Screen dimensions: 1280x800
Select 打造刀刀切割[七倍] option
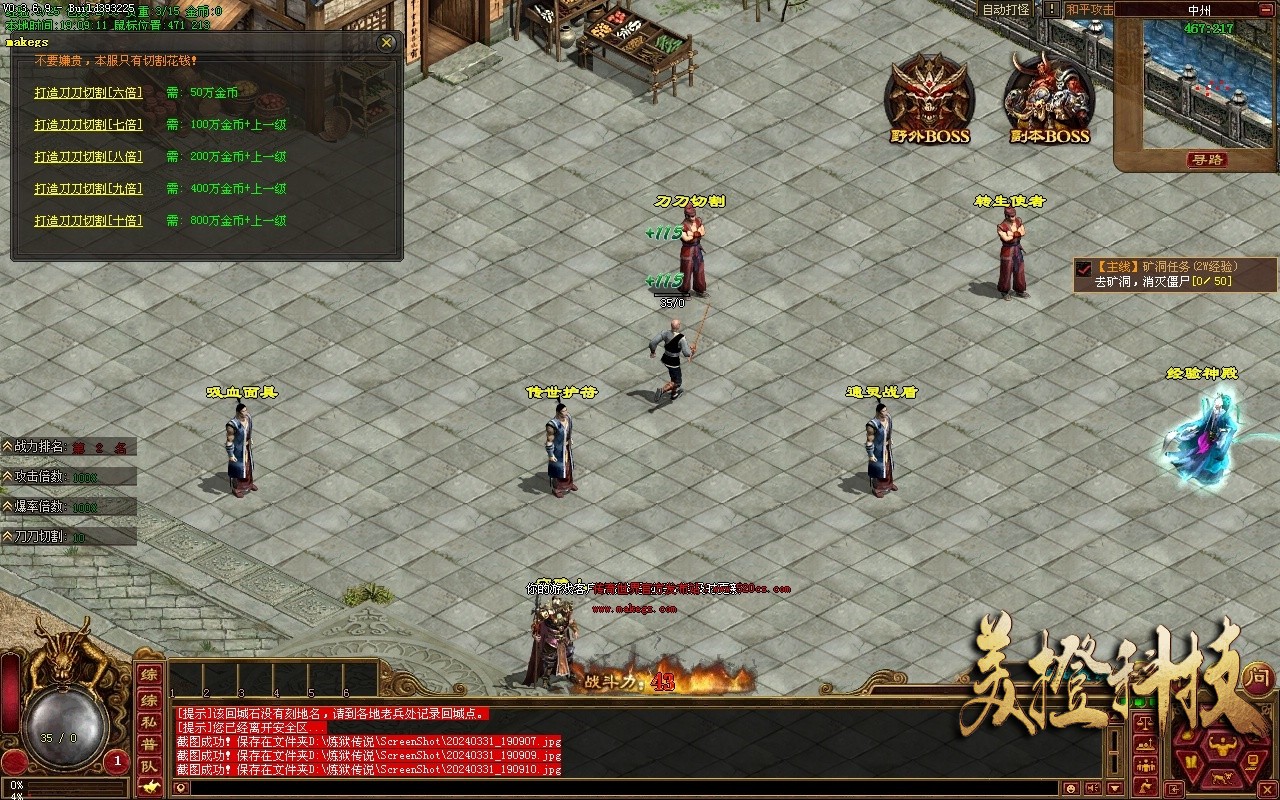point(88,125)
